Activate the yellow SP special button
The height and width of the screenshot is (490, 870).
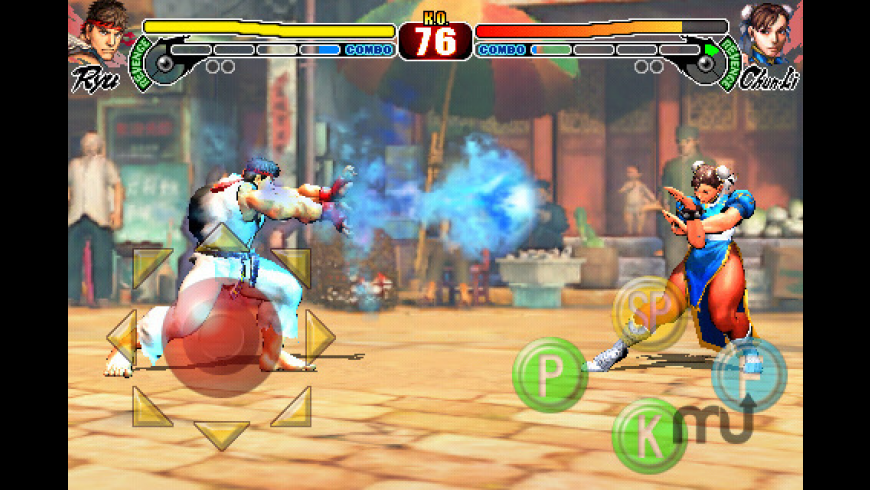click(649, 313)
